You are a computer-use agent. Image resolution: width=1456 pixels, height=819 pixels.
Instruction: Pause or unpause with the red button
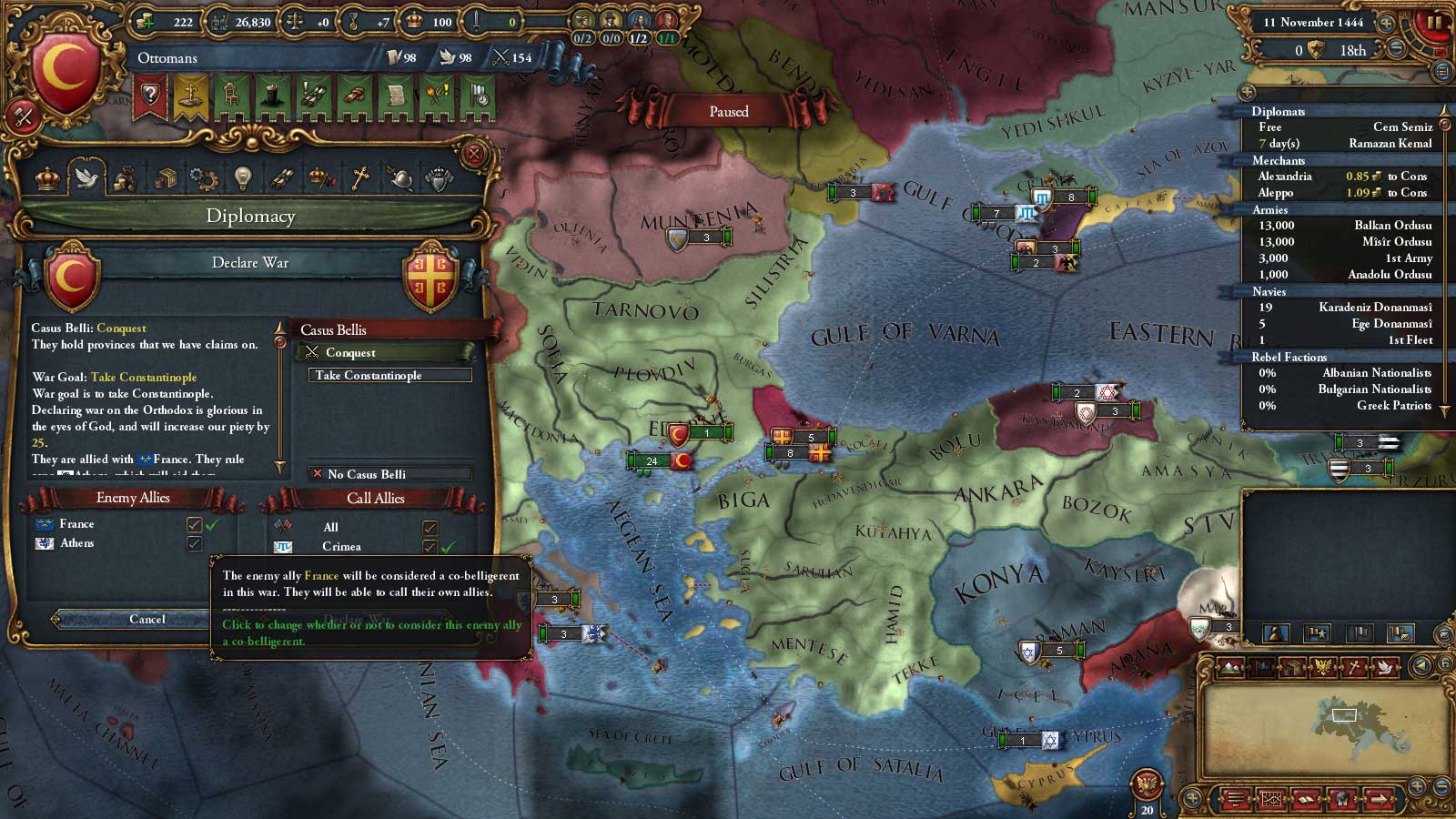(x=1434, y=23)
